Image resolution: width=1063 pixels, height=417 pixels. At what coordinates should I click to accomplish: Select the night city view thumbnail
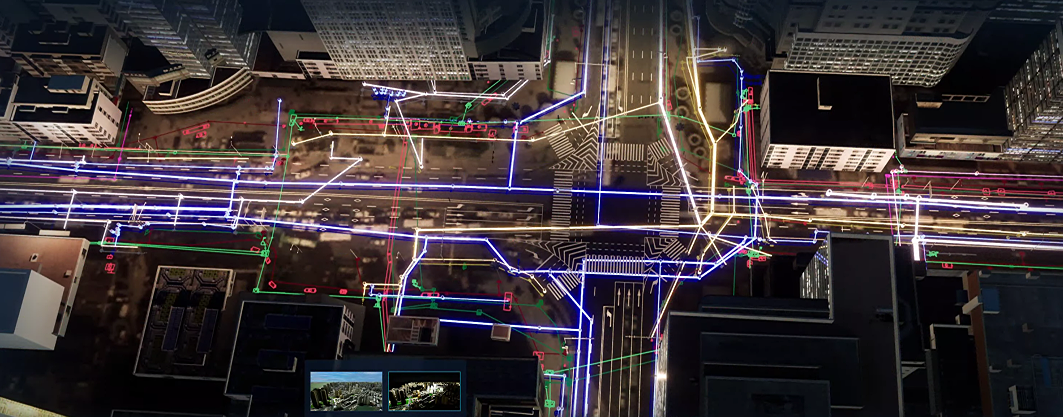click(x=424, y=391)
